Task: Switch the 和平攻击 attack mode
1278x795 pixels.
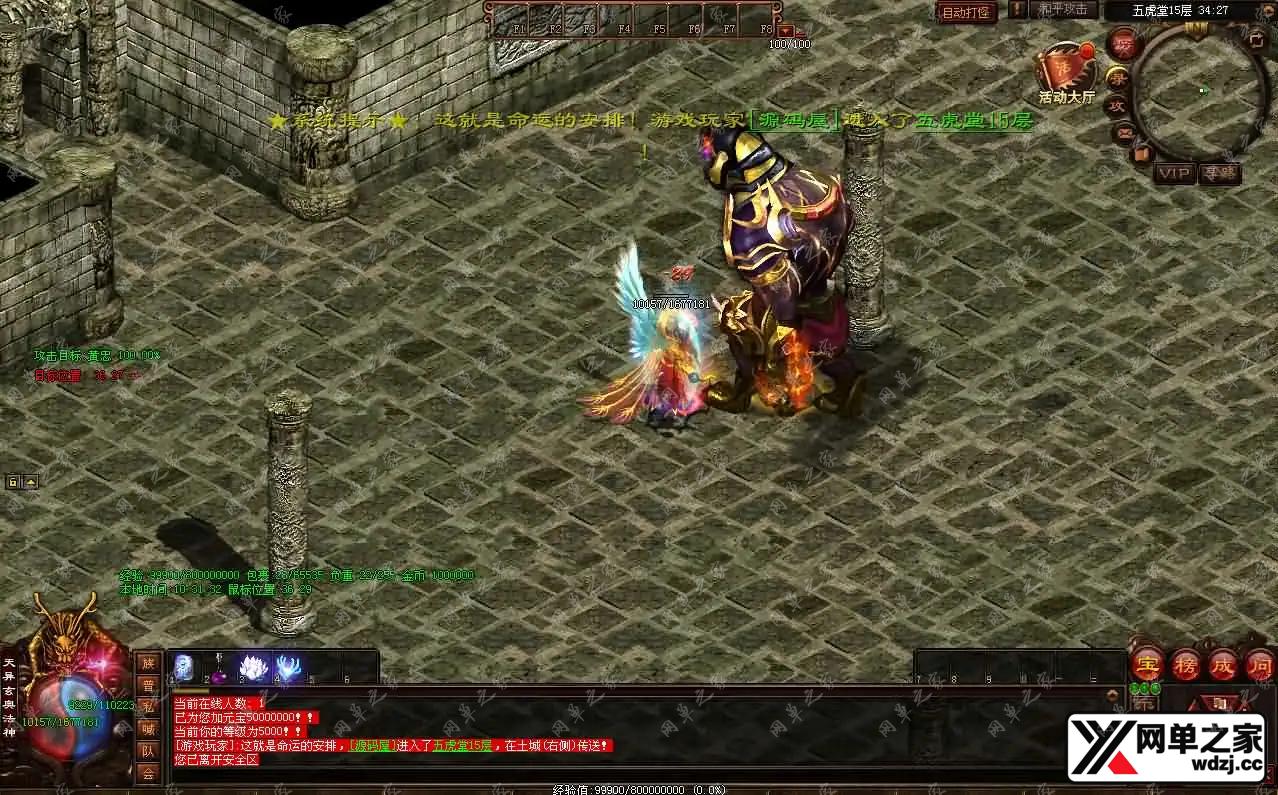Action: pyautogui.click(x=1063, y=9)
